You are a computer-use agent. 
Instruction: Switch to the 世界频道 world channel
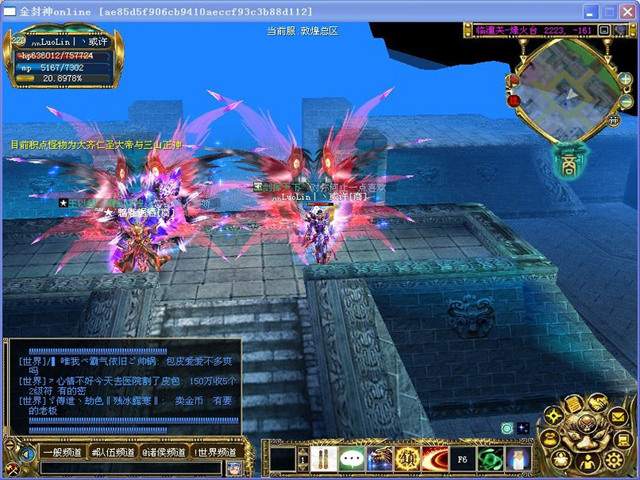216,453
